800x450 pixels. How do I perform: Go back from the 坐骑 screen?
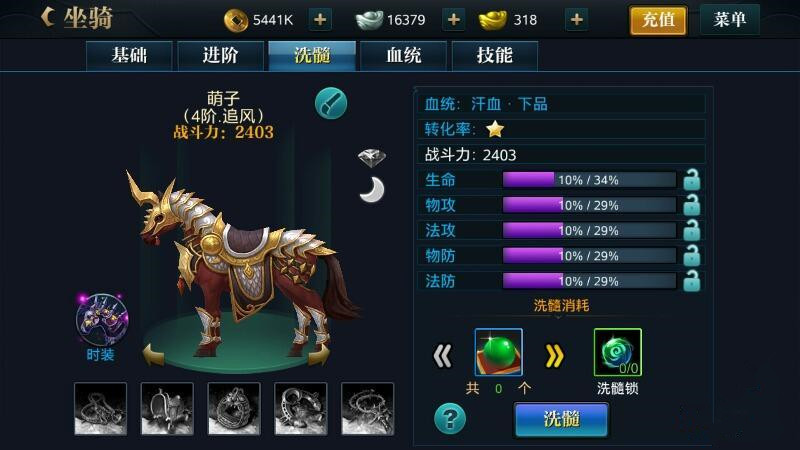48,17
